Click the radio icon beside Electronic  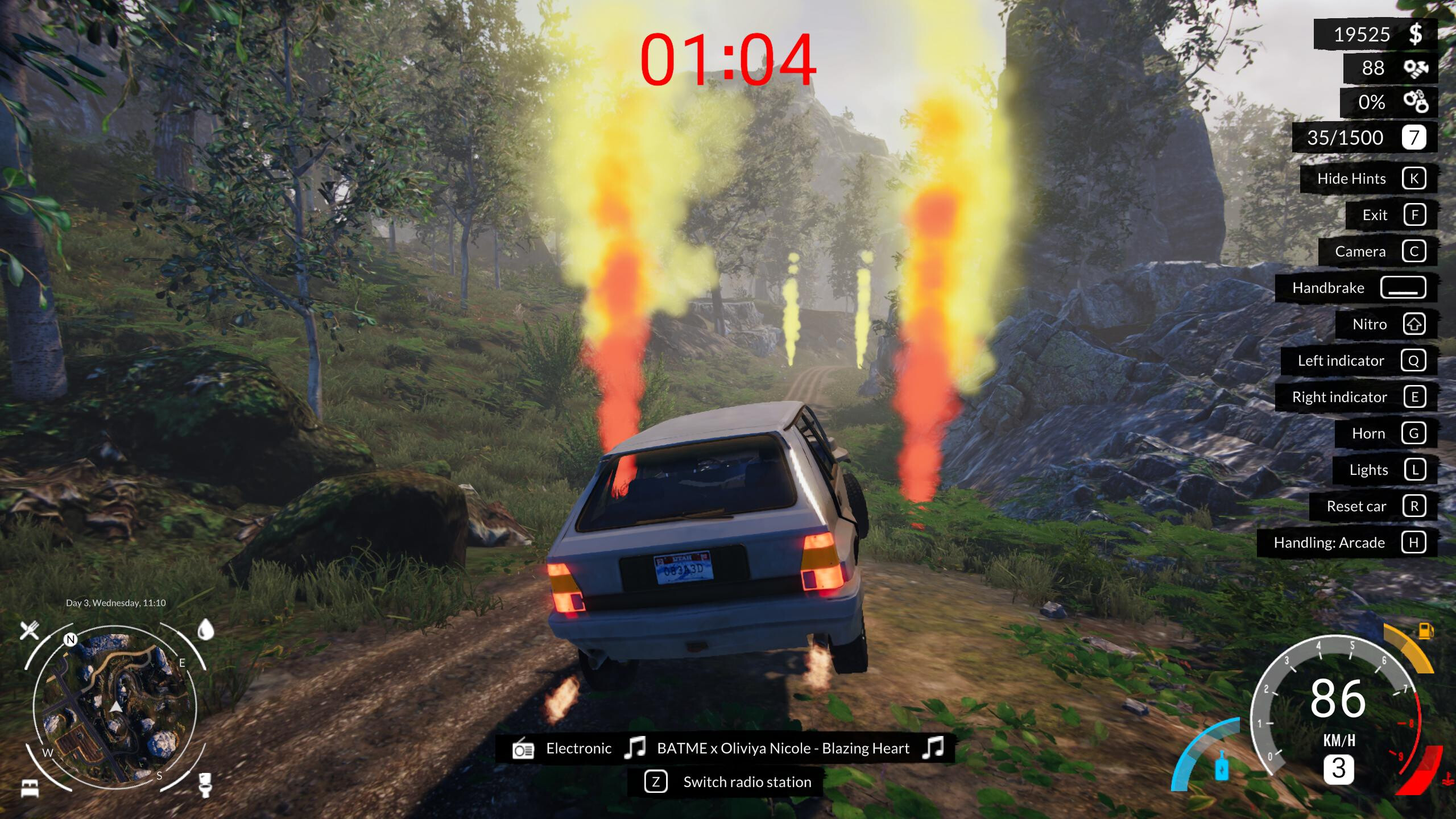coord(523,748)
